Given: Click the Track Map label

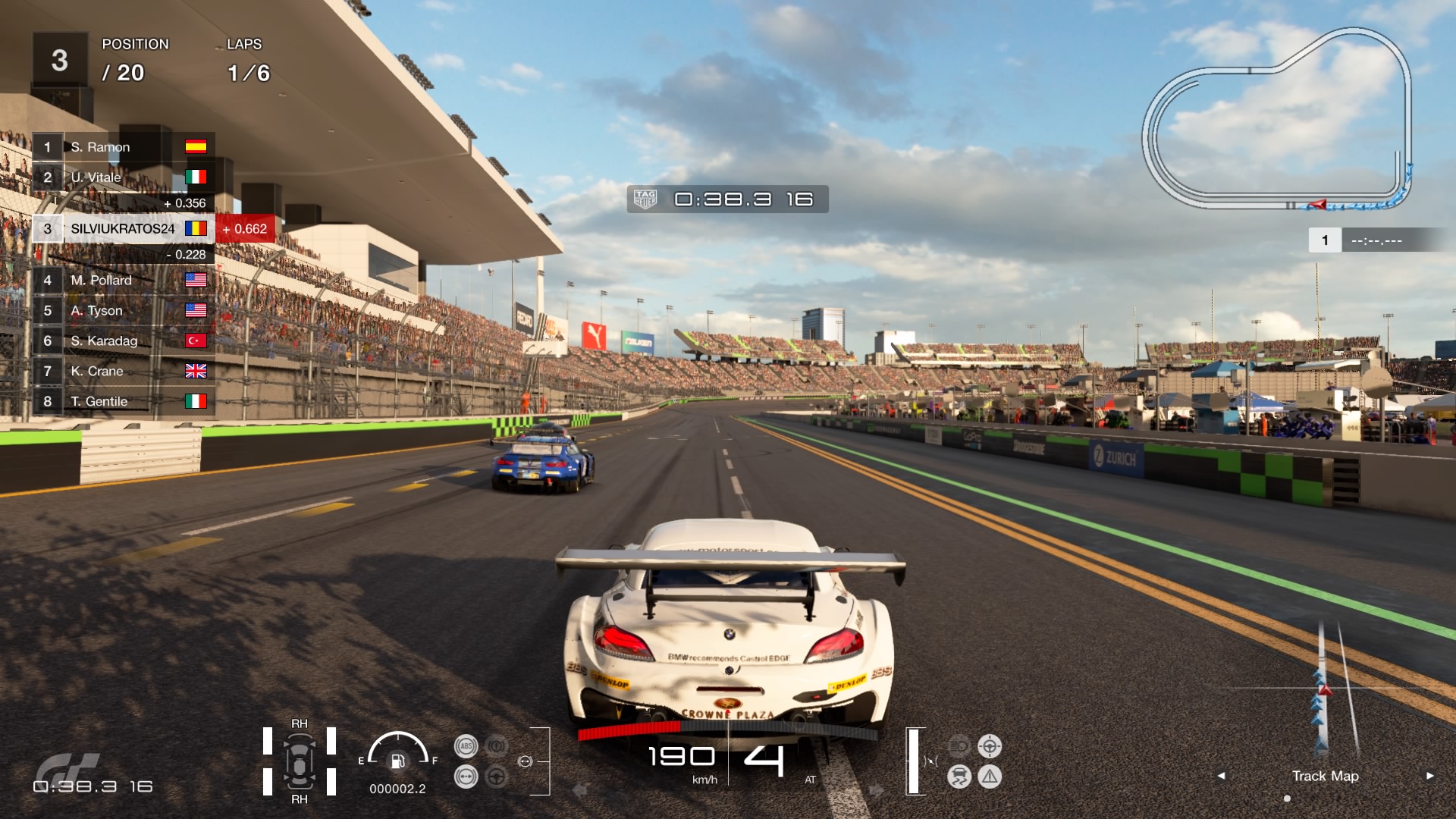Looking at the screenshot, I should point(1326,777).
